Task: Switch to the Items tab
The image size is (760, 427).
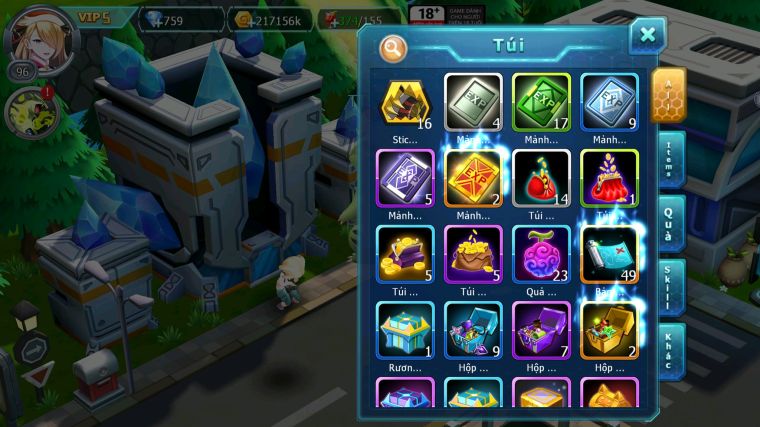Action: 670,159
